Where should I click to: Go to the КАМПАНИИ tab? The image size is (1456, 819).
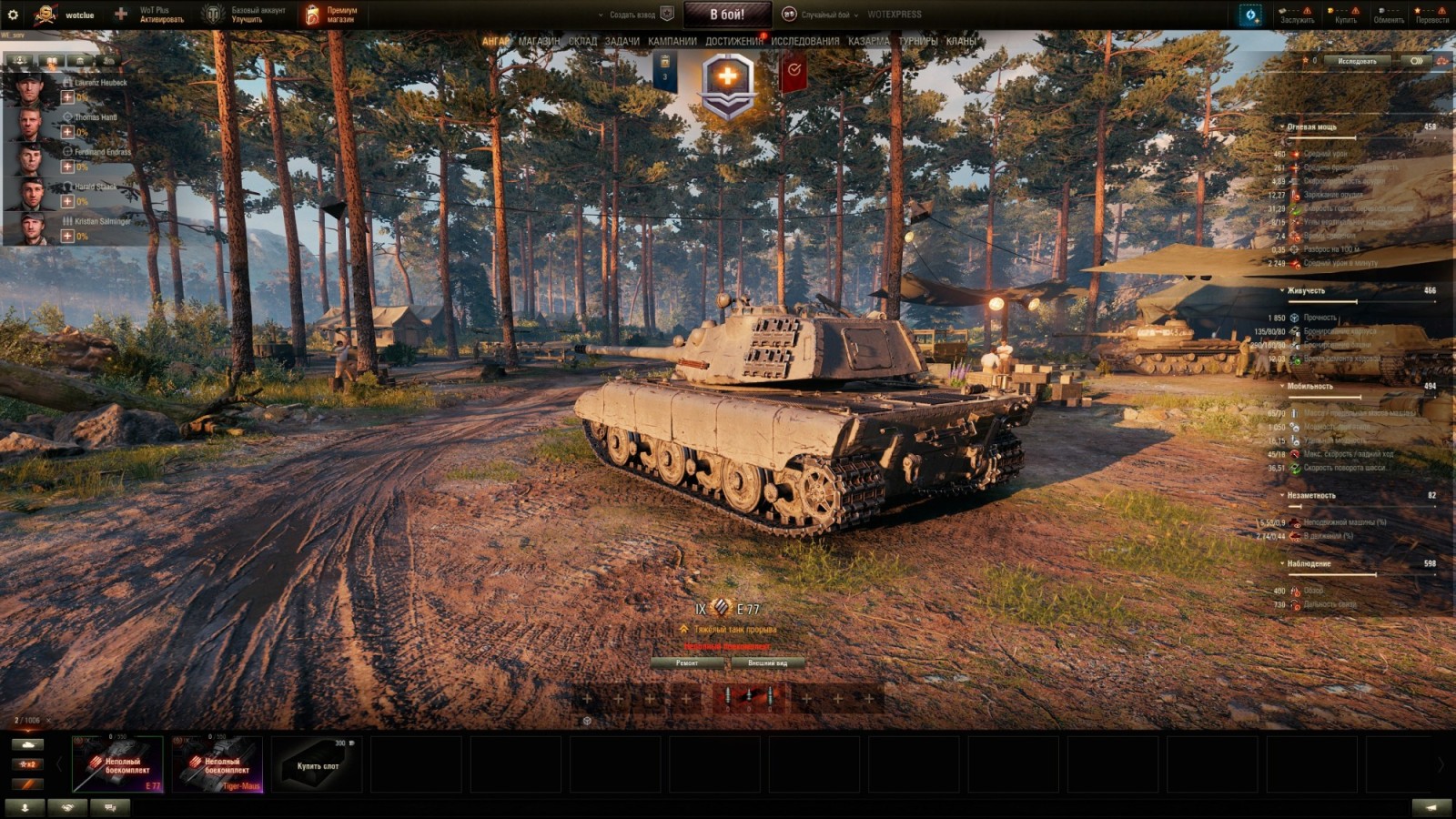click(672, 41)
